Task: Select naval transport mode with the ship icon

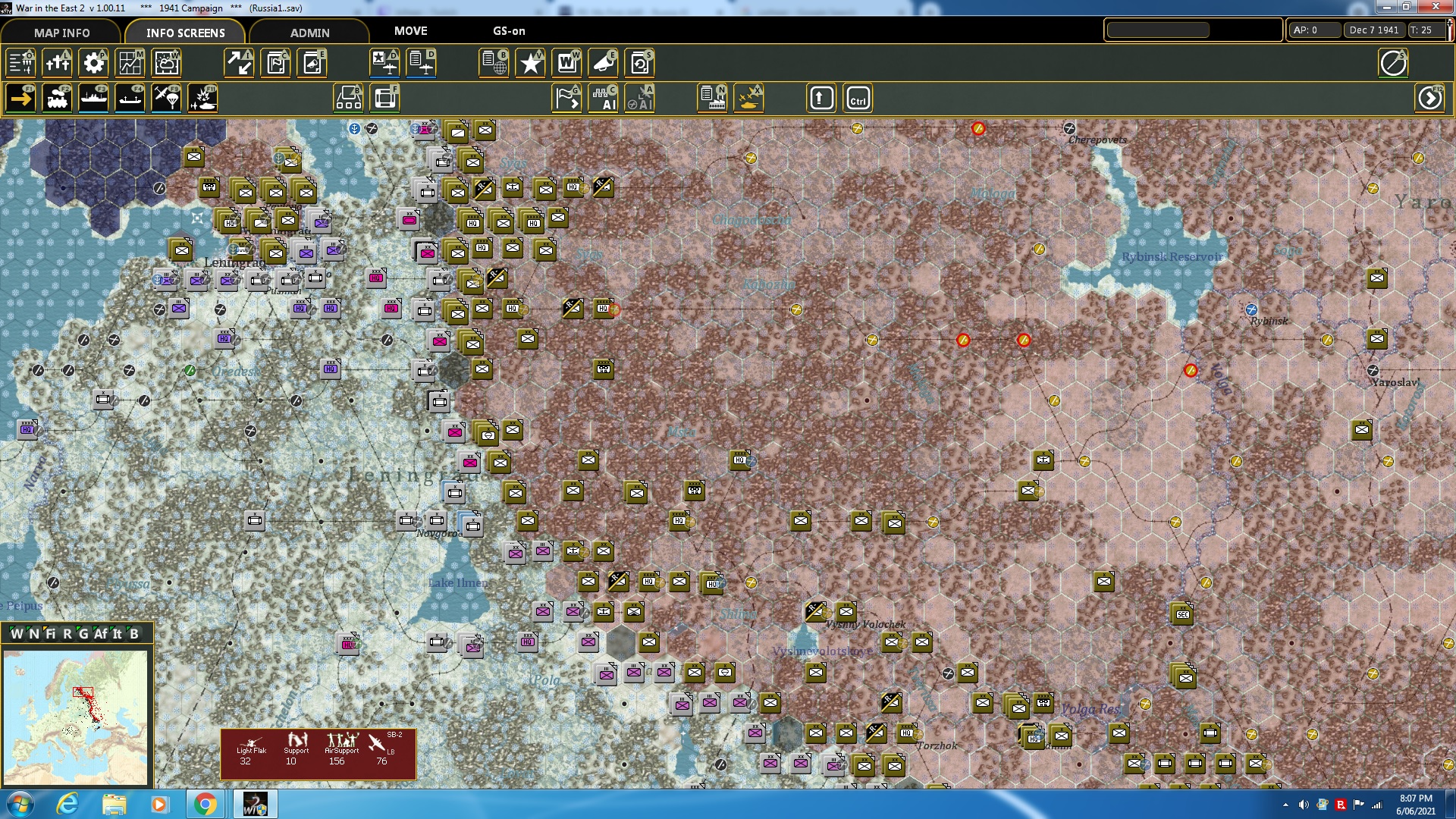Action: click(x=93, y=98)
